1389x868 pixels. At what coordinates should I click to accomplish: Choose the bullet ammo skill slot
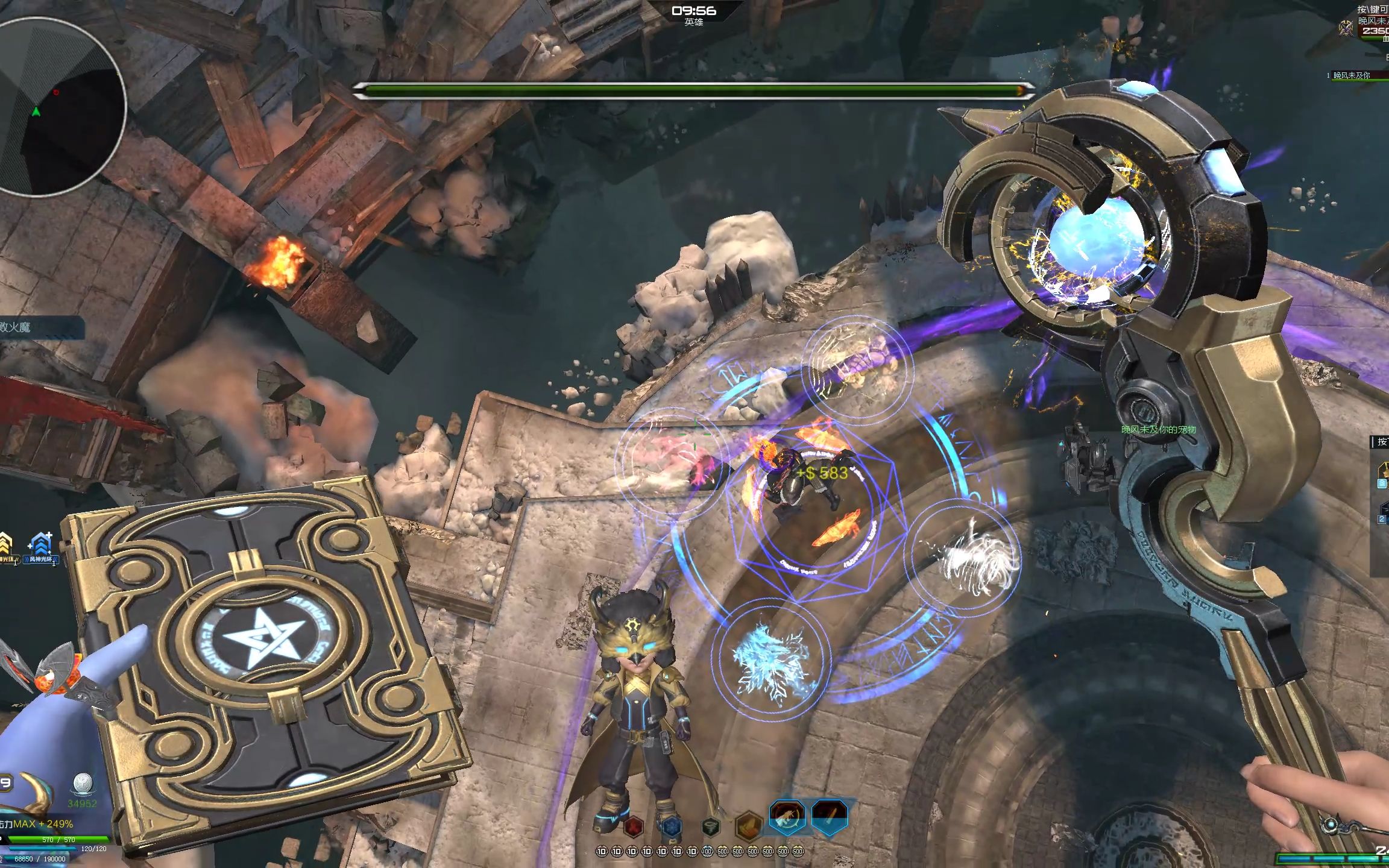pyautogui.click(x=830, y=818)
